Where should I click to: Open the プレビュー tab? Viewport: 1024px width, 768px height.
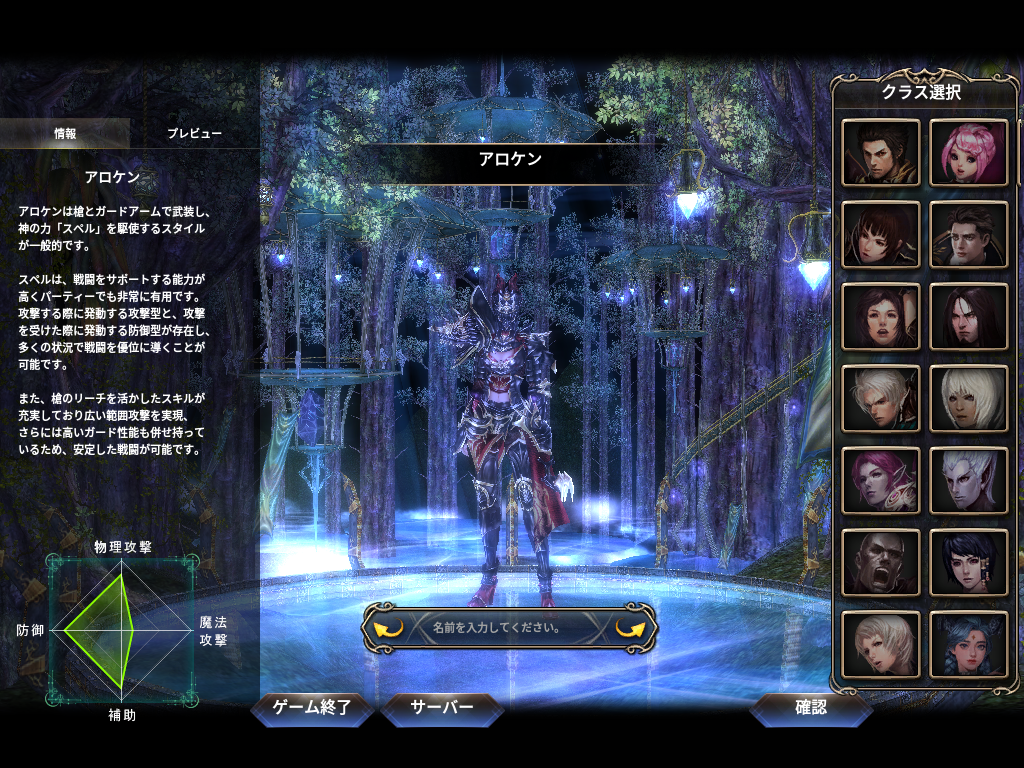[x=194, y=133]
